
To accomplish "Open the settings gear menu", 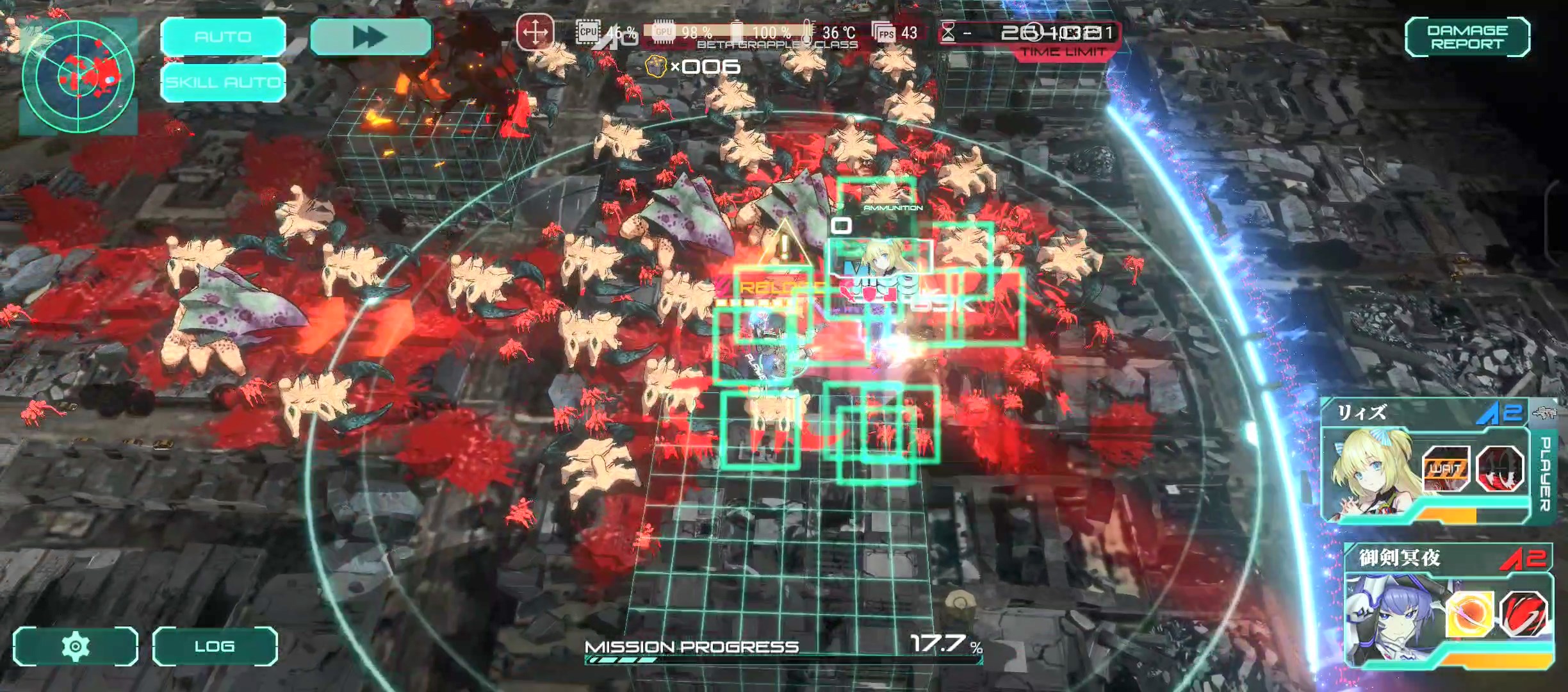I will [74, 647].
